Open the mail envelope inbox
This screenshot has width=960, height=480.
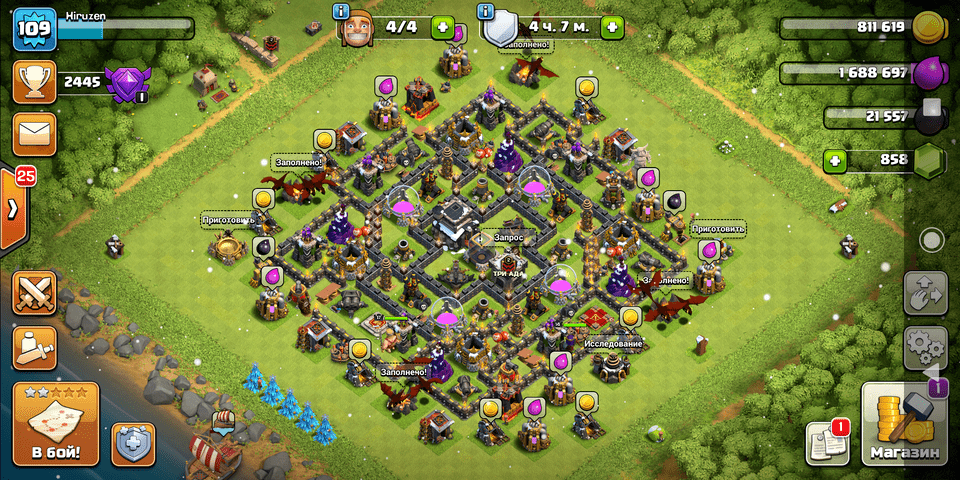pyautogui.click(x=33, y=133)
